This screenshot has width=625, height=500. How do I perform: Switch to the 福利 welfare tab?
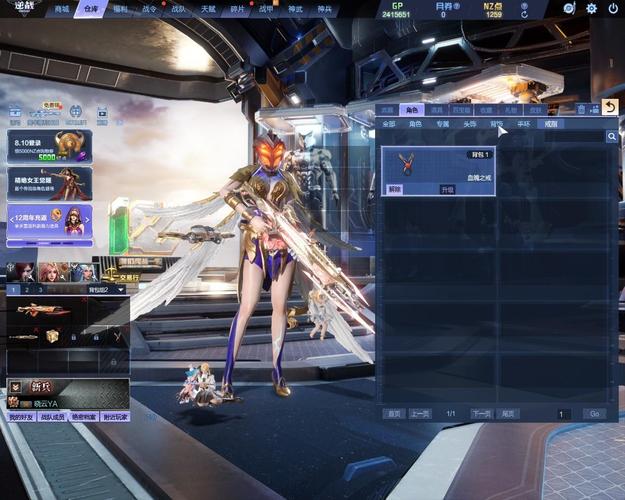pyautogui.click(x=120, y=9)
